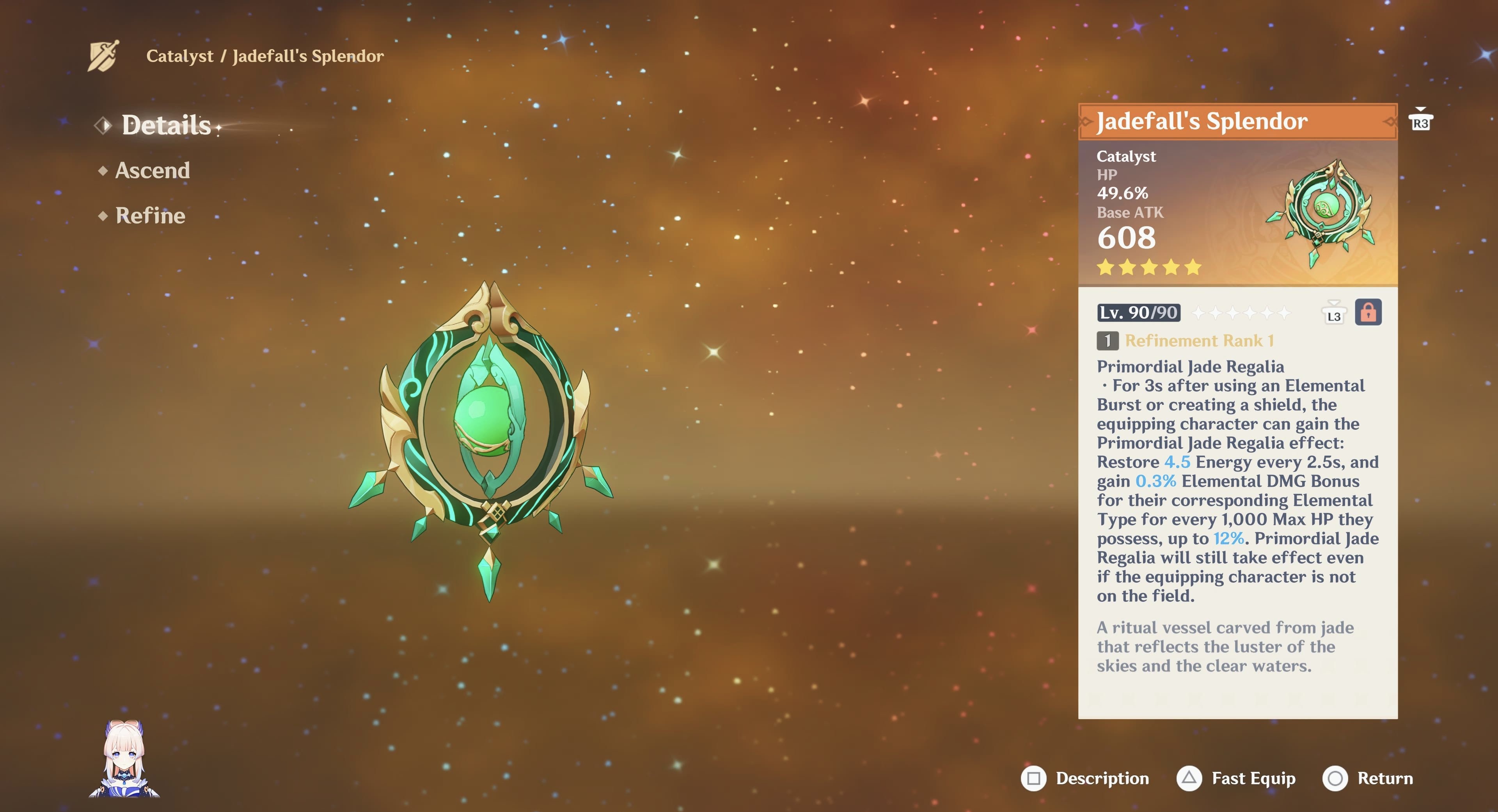Switch to the Refine section
Image resolution: width=1498 pixels, height=812 pixels.
click(149, 215)
